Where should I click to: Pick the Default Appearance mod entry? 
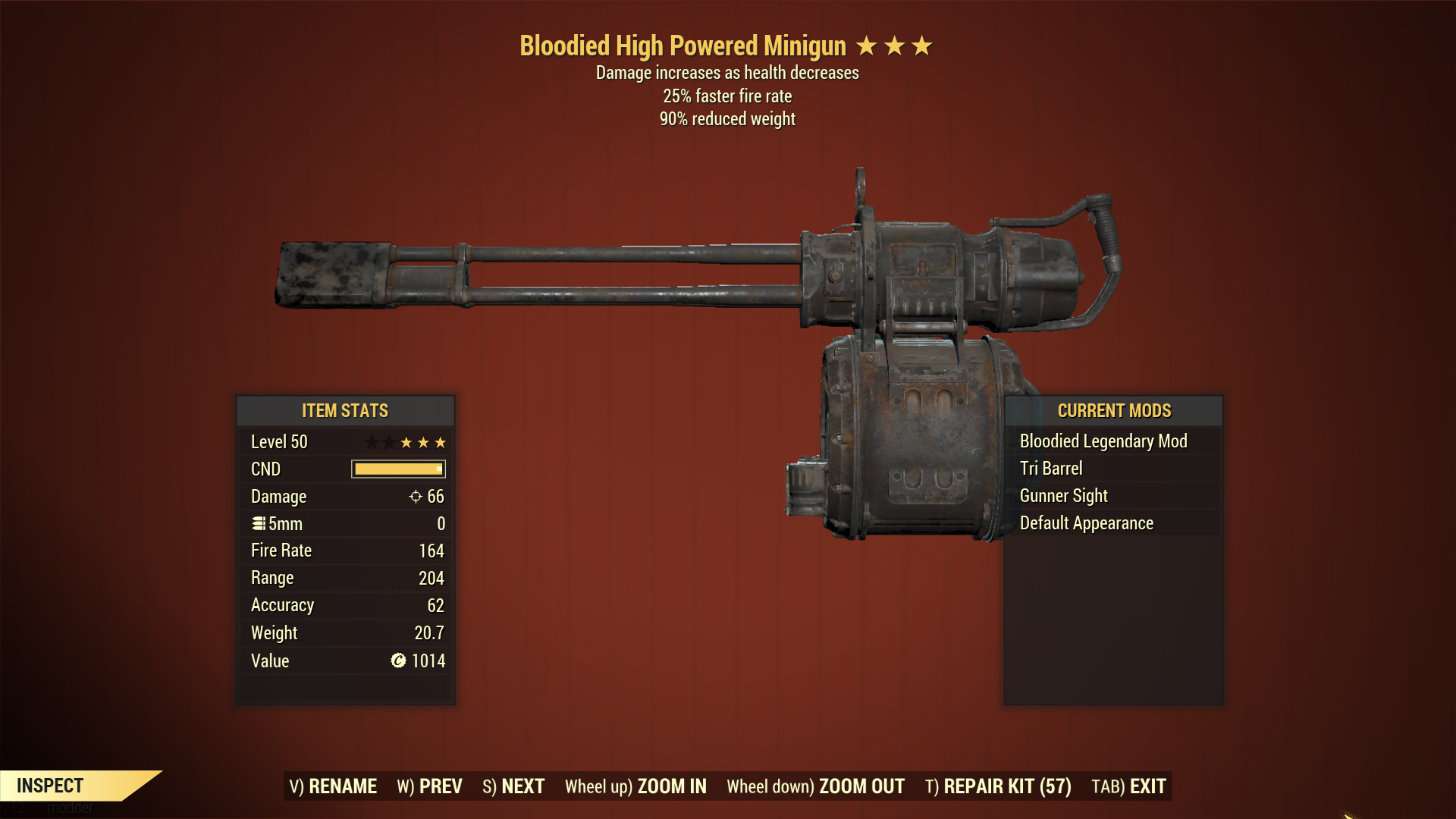tap(1086, 523)
